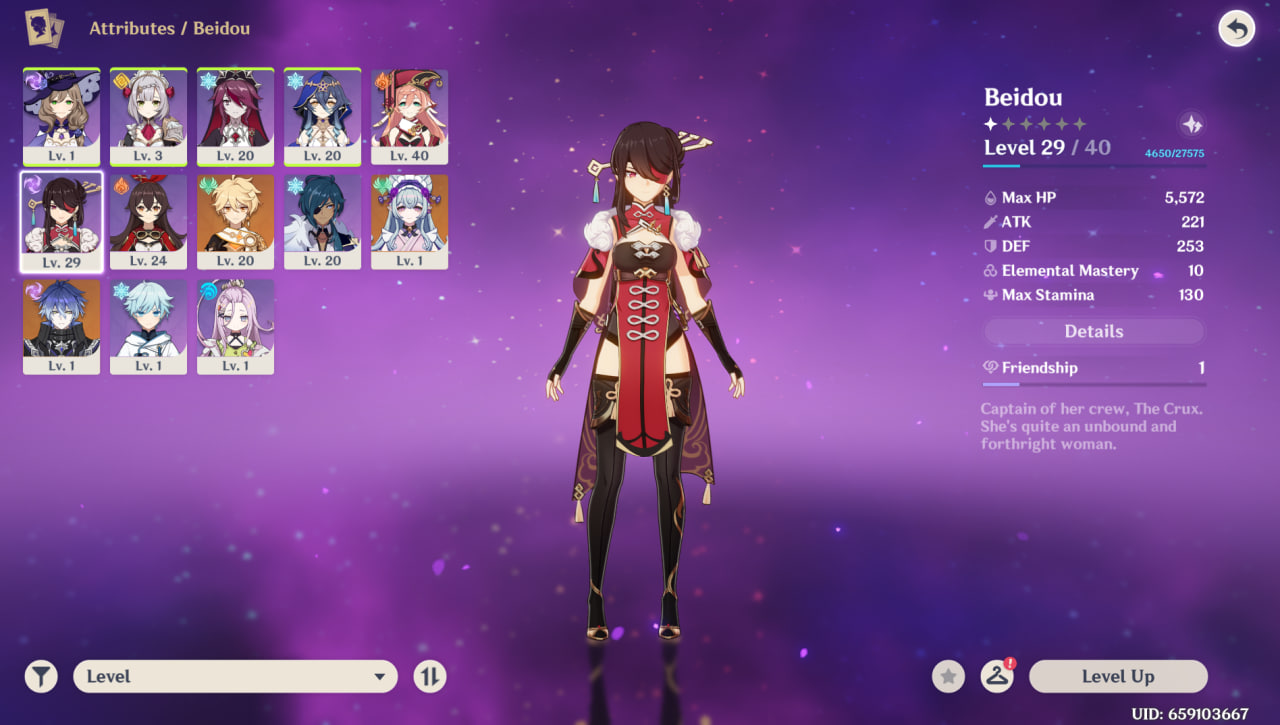The image size is (1280, 725).
Task: Click the Friendship level row
Action: (x=1093, y=368)
